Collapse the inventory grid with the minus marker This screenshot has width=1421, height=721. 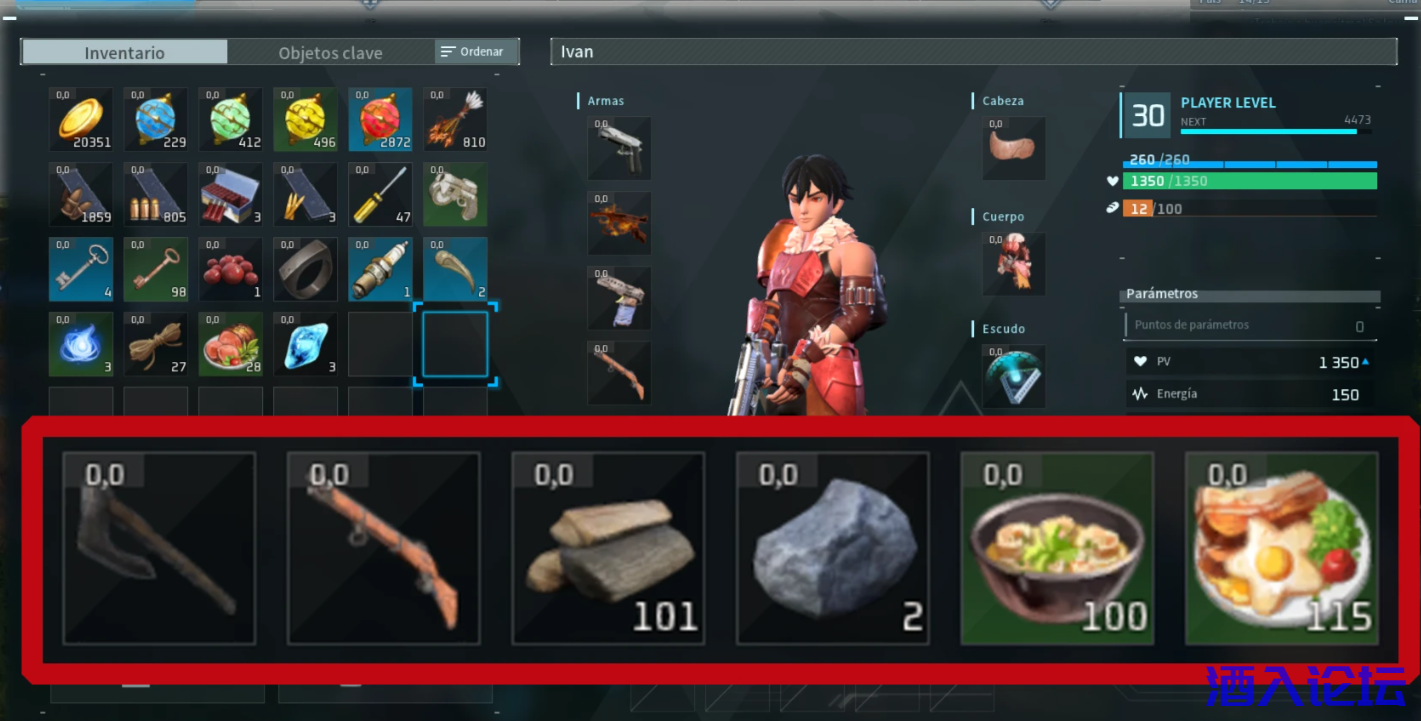pyautogui.click(x=41, y=74)
